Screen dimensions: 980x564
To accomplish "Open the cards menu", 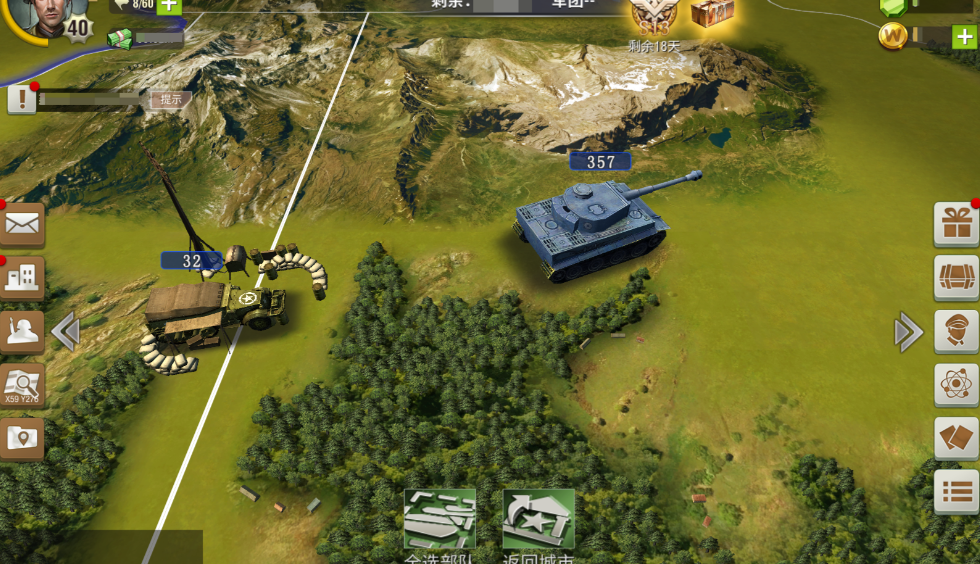I will [x=956, y=437].
